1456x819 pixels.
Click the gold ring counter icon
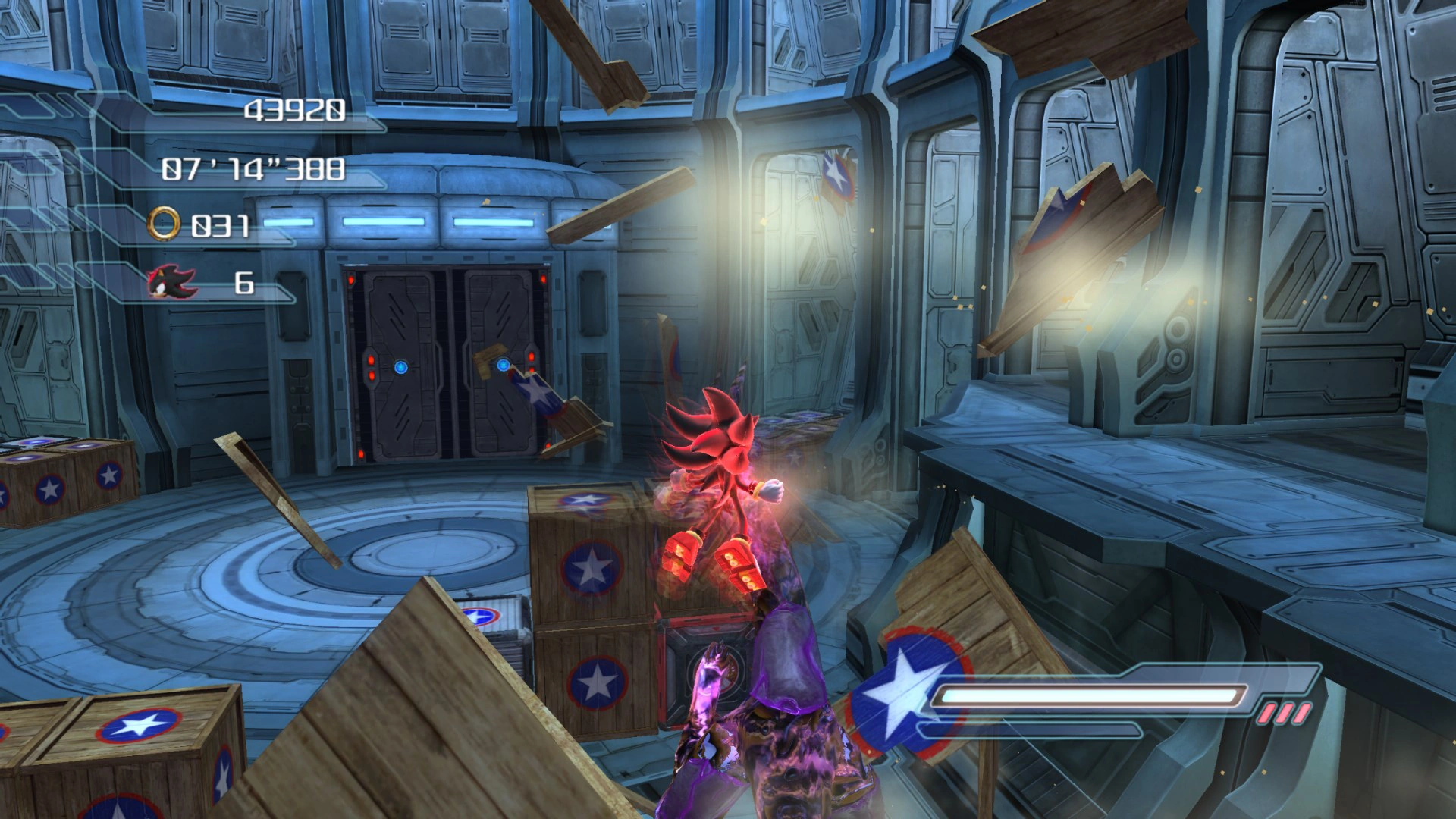pyautogui.click(x=164, y=224)
